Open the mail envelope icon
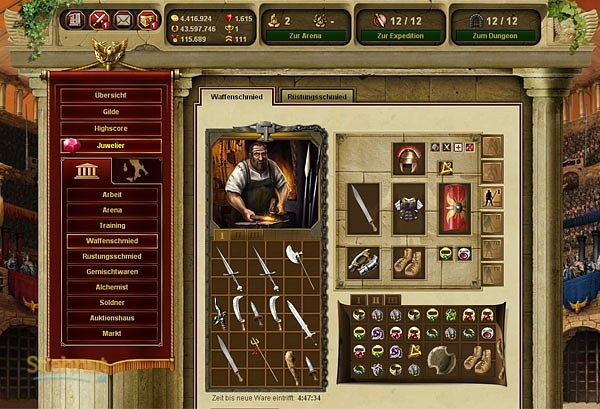This screenshot has height=409, width=600. (123, 19)
